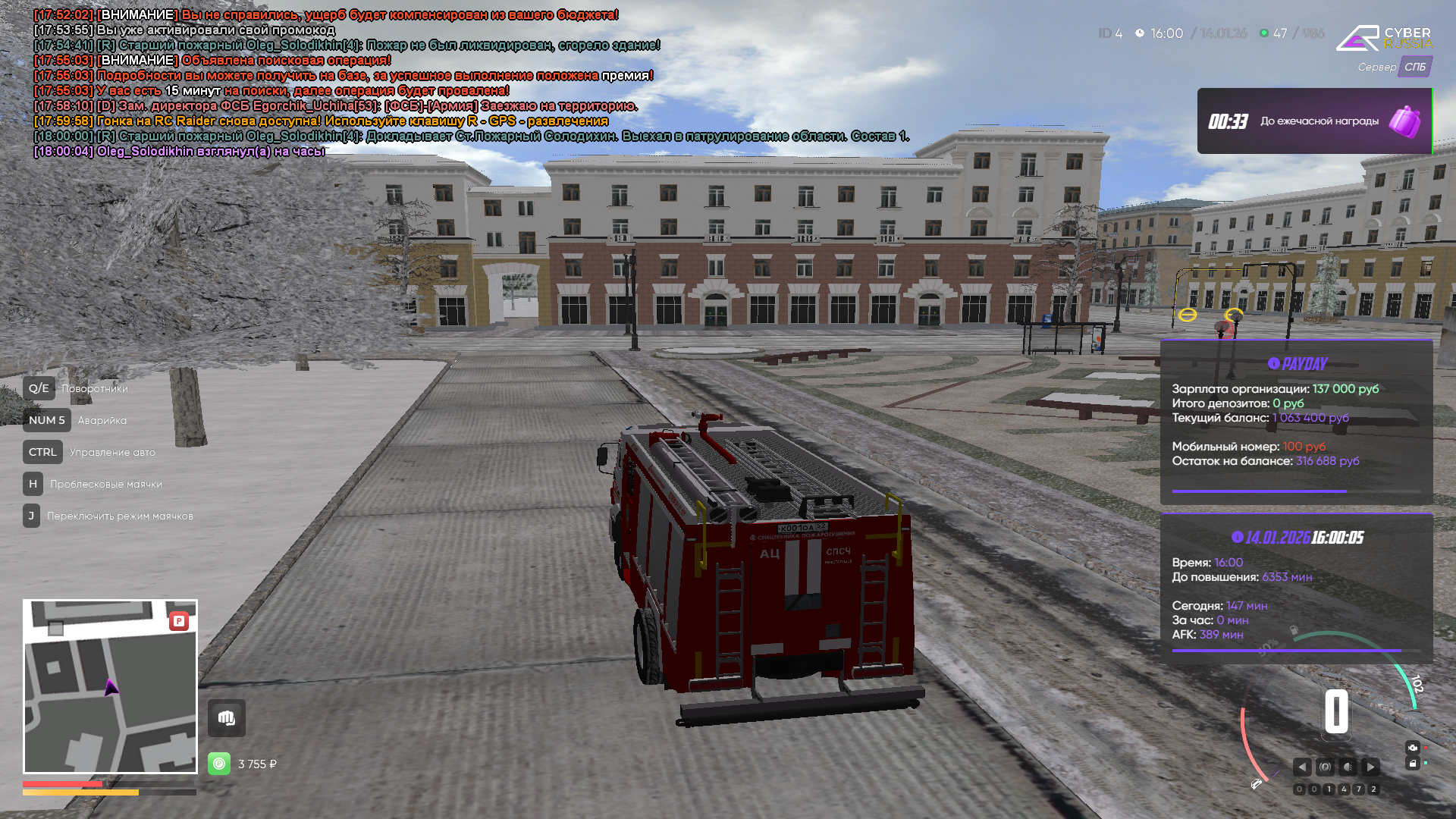Image resolution: width=1456 pixels, height=819 pixels.
Task: Click the engine status icon
Action: (1412, 748)
